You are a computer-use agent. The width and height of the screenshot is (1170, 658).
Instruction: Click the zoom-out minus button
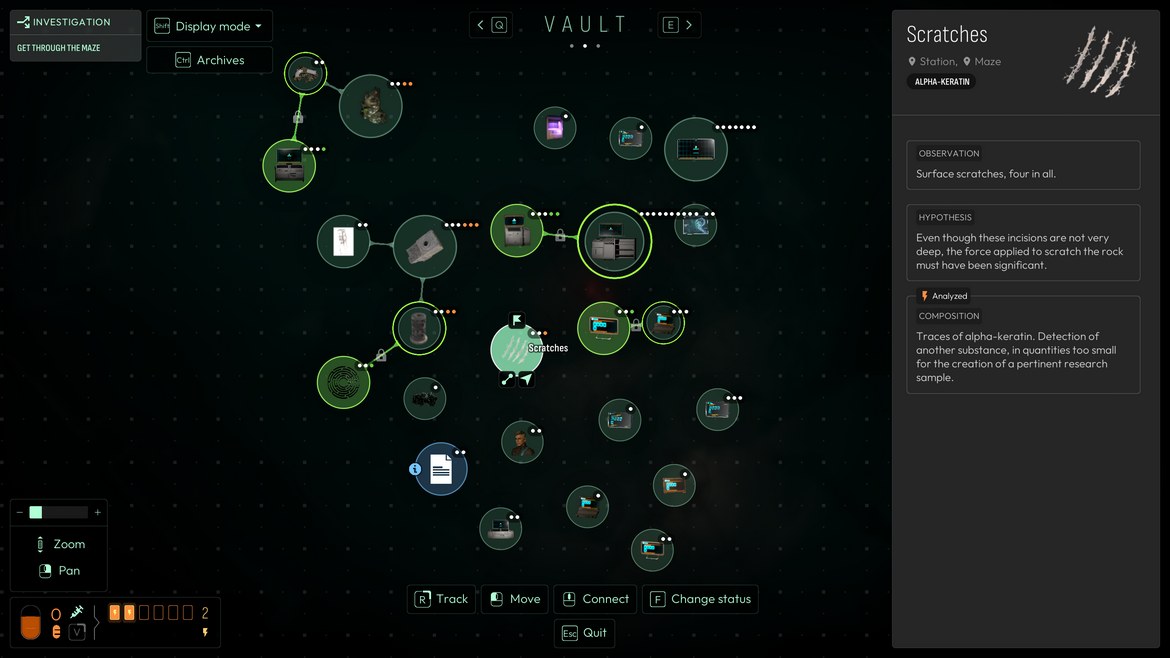[19, 512]
